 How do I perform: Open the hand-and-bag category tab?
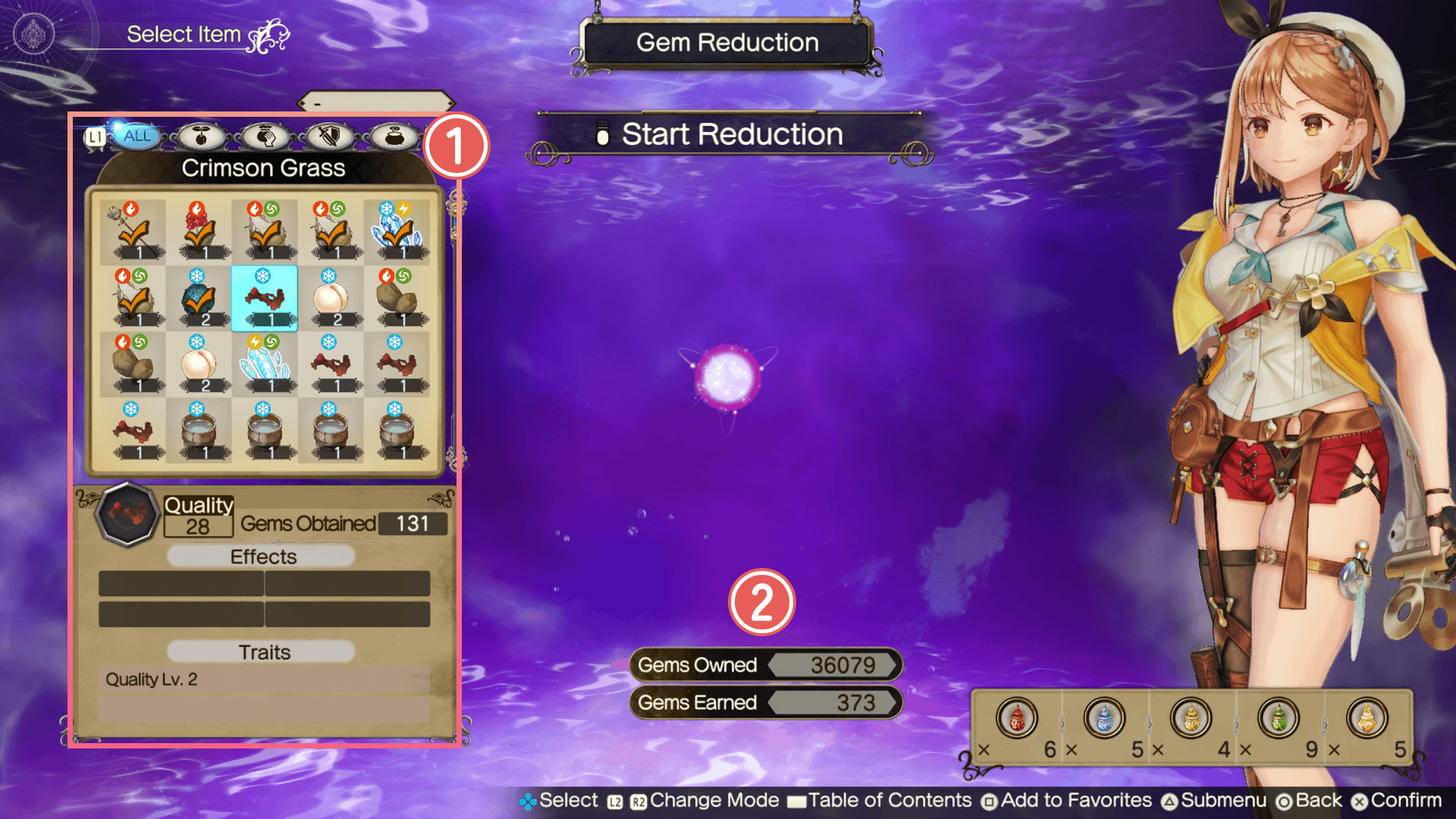coord(265,136)
